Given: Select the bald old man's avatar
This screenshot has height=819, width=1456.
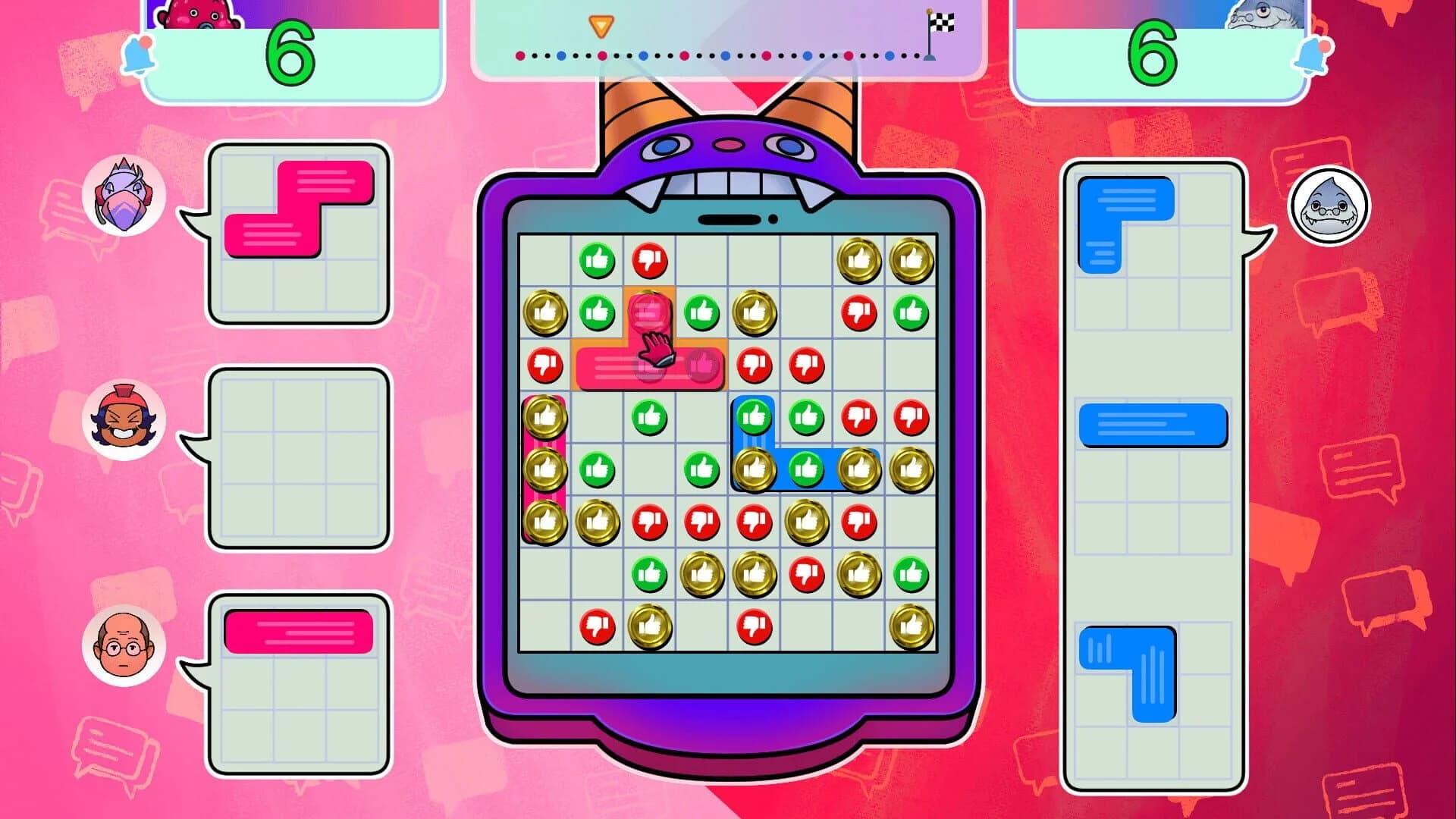Looking at the screenshot, I should click(125, 643).
